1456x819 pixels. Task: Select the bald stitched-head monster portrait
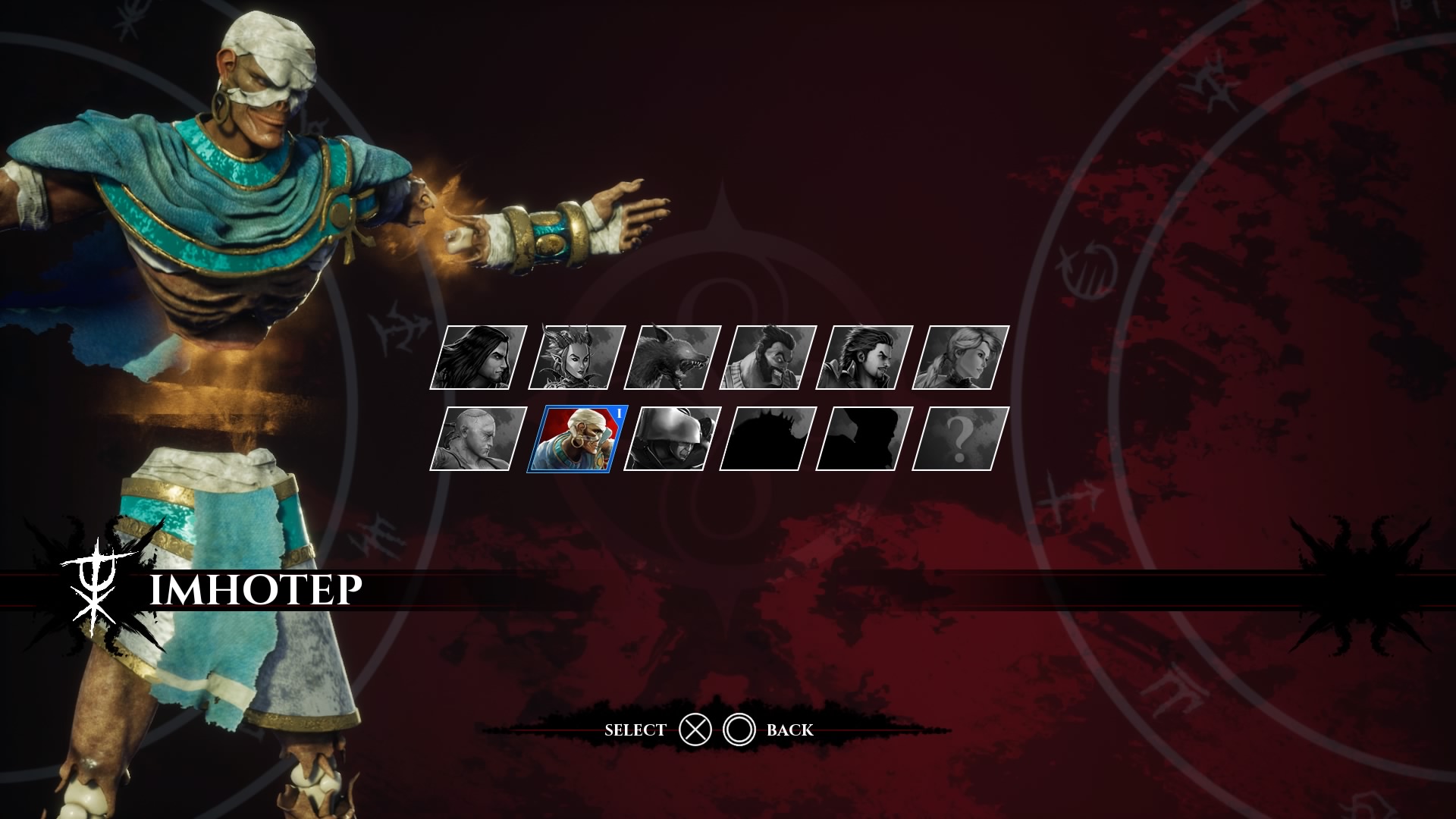[x=479, y=439]
